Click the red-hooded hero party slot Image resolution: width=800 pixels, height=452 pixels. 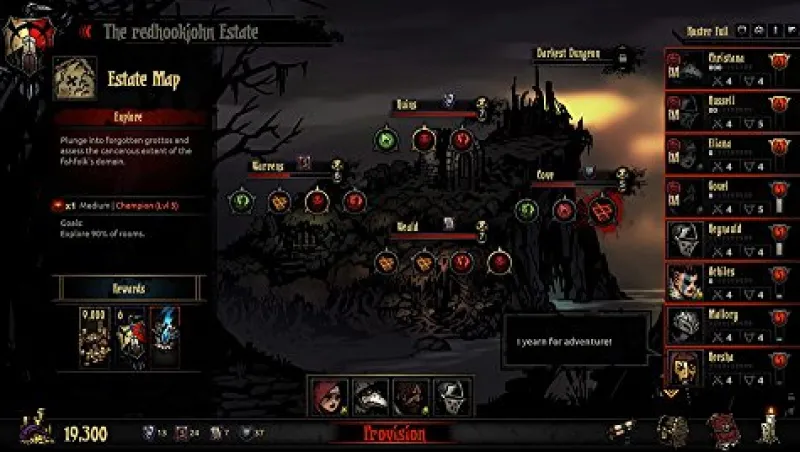(x=329, y=397)
